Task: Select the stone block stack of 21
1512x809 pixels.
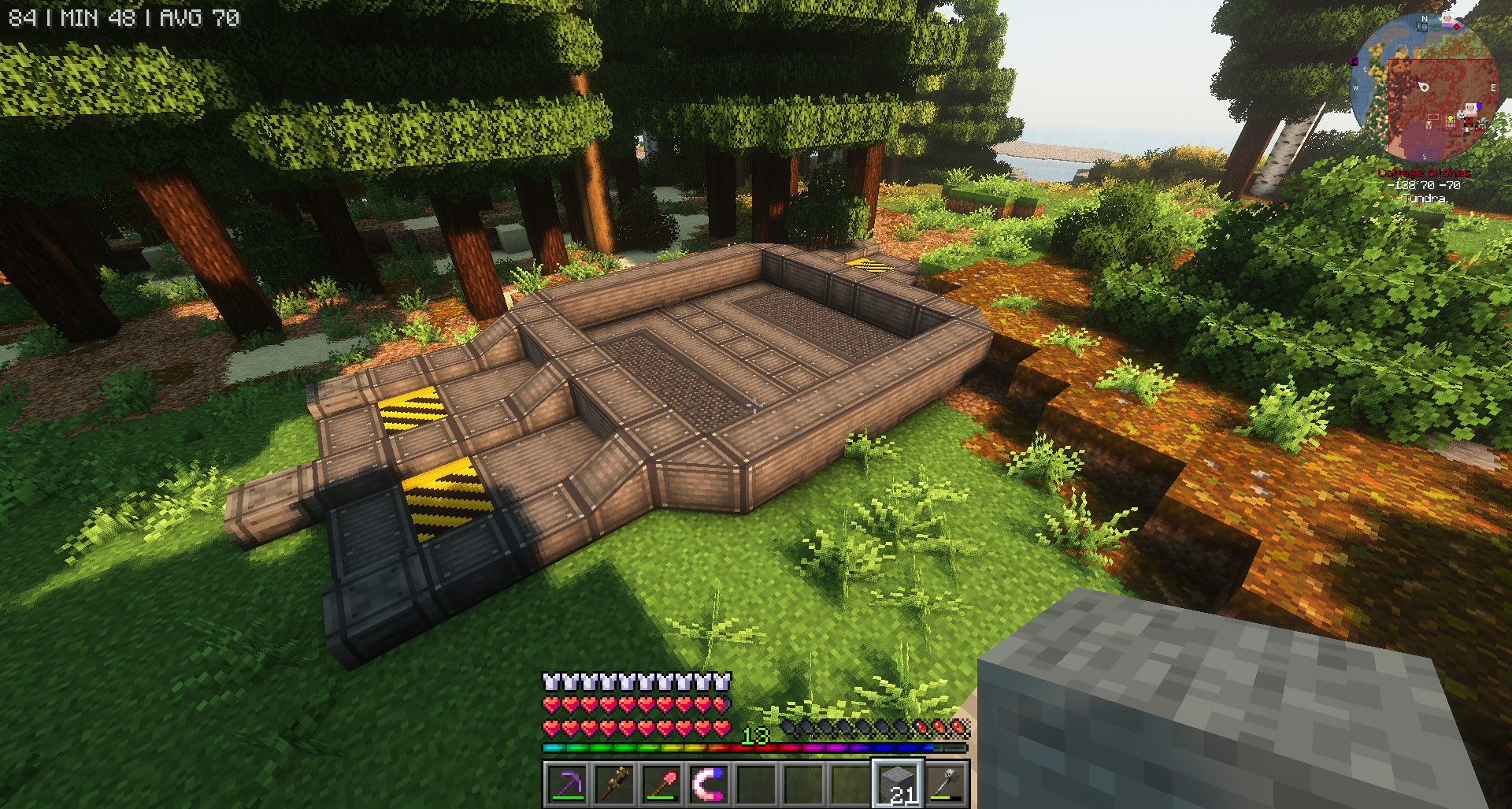Action: 897,785
